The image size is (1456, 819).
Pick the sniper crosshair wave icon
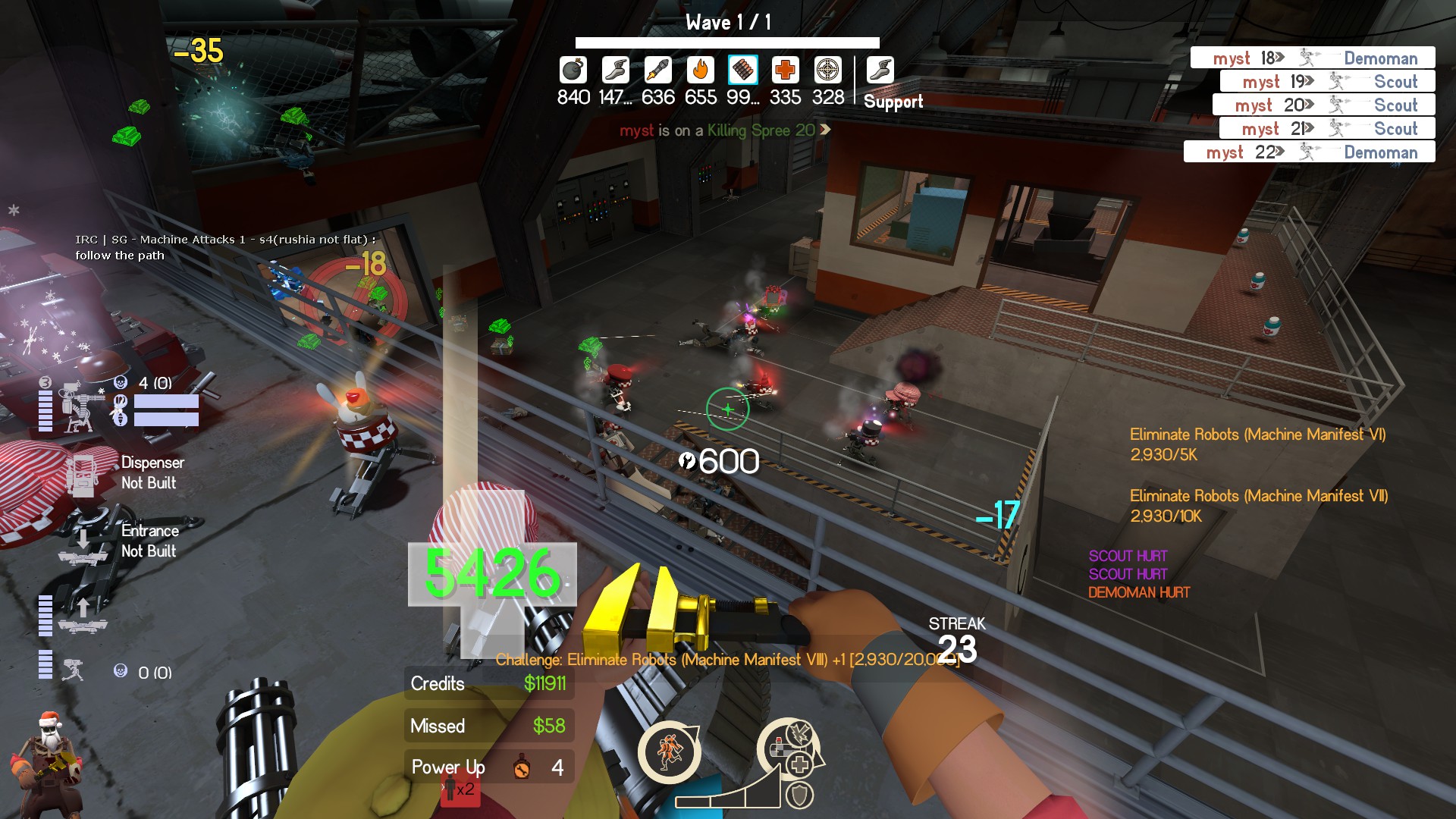pos(827,70)
